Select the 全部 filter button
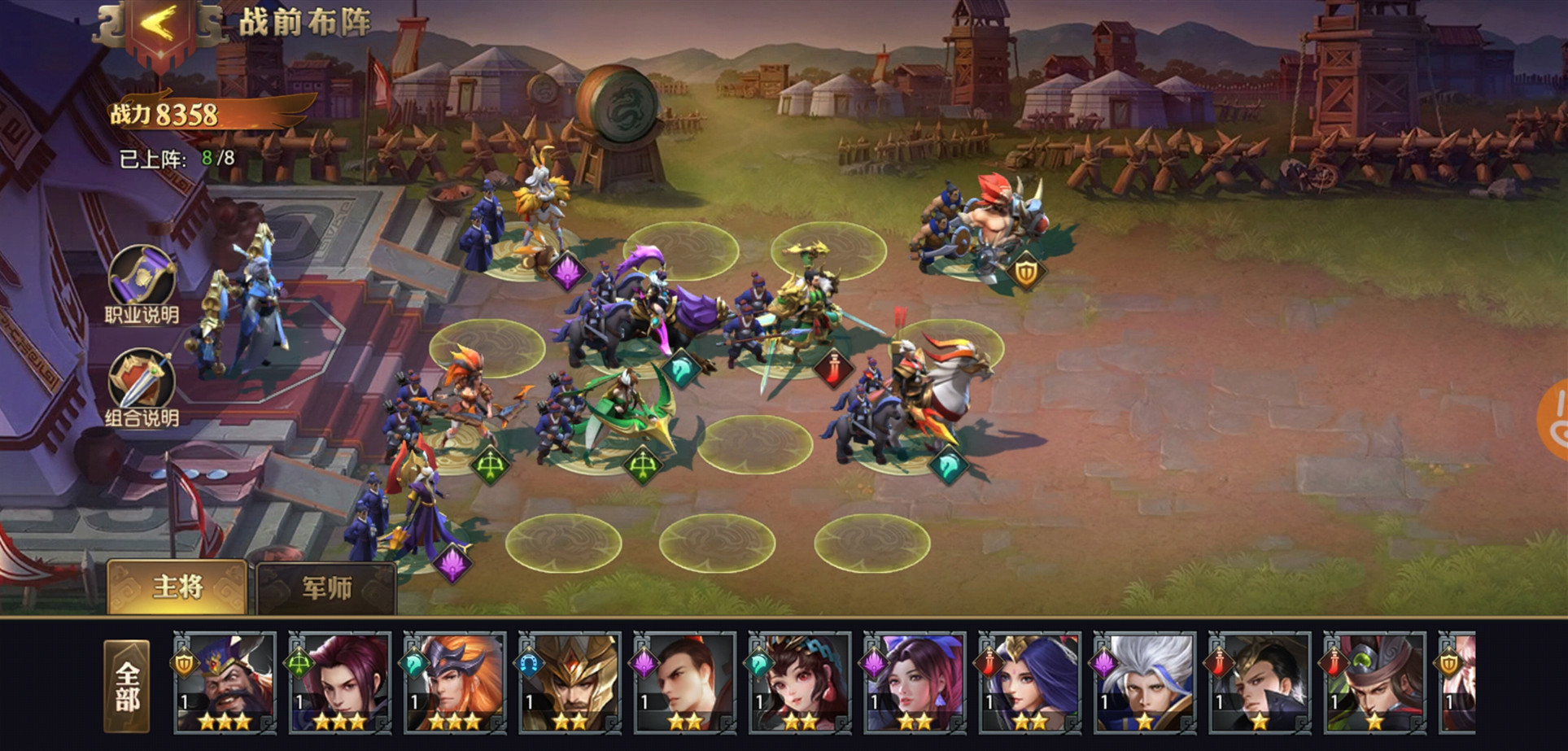Screen dimensions: 1568x751 tap(127, 686)
